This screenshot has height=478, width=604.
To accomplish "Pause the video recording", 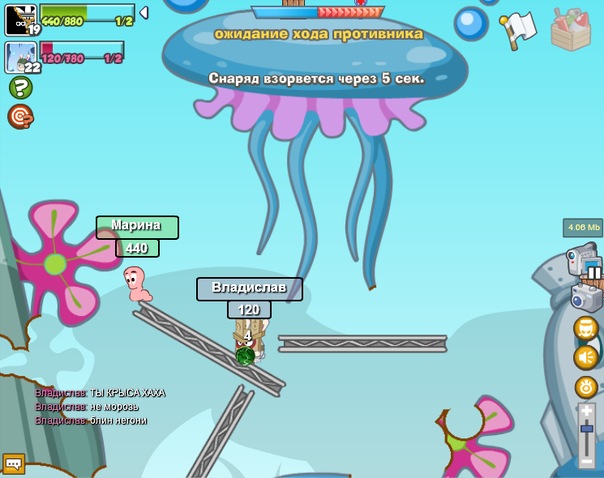I will click(594, 271).
